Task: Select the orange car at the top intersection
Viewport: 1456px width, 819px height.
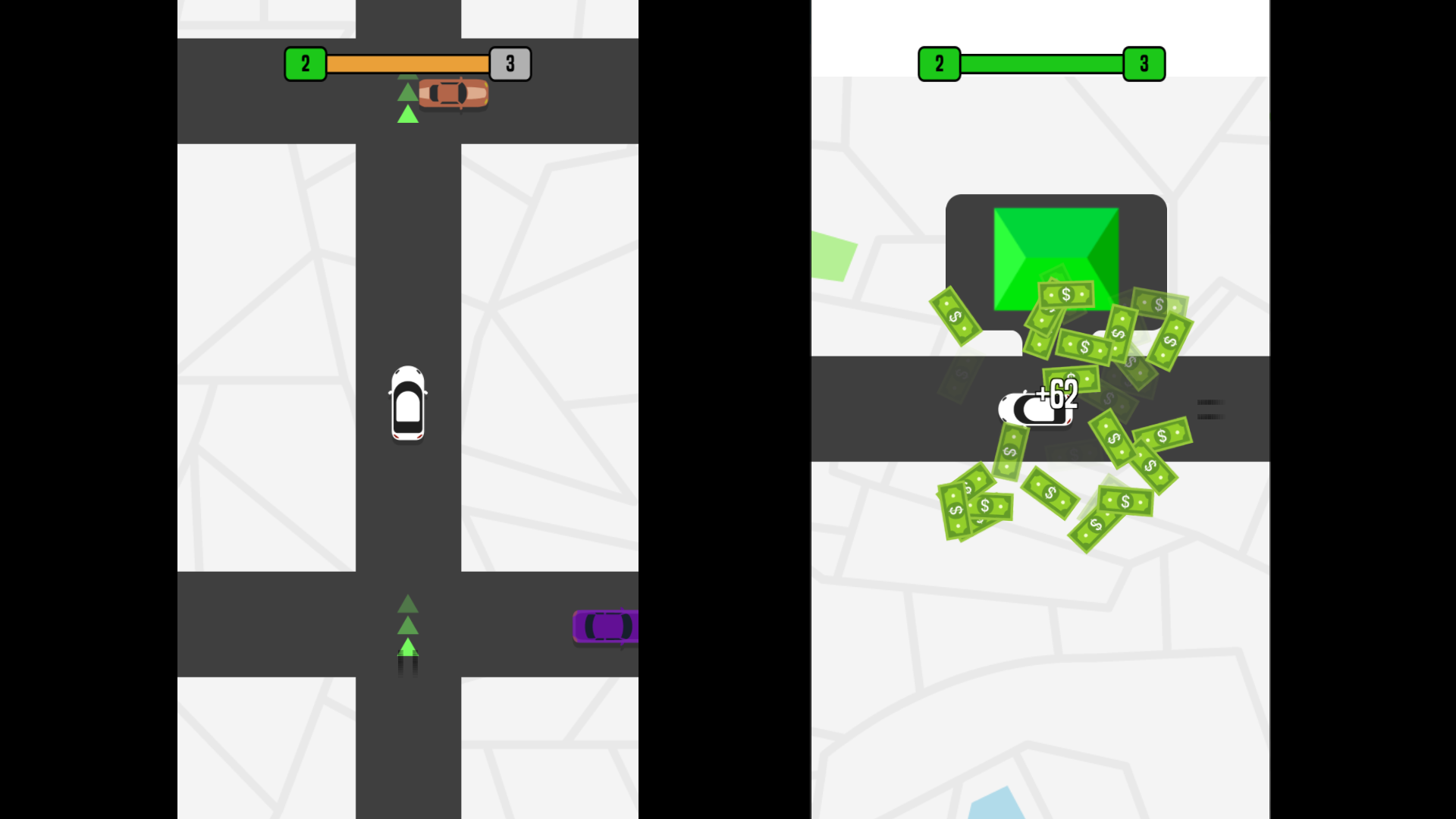Action: 453,93
